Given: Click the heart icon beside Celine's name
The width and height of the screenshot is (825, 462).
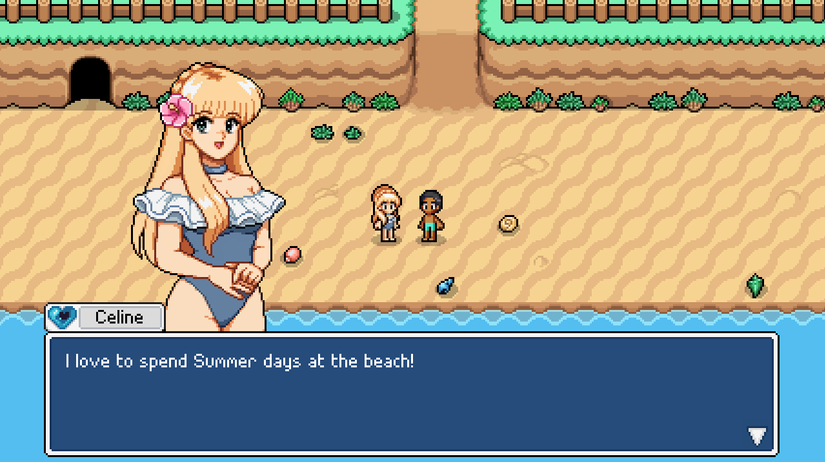Looking at the screenshot, I should point(62,317).
